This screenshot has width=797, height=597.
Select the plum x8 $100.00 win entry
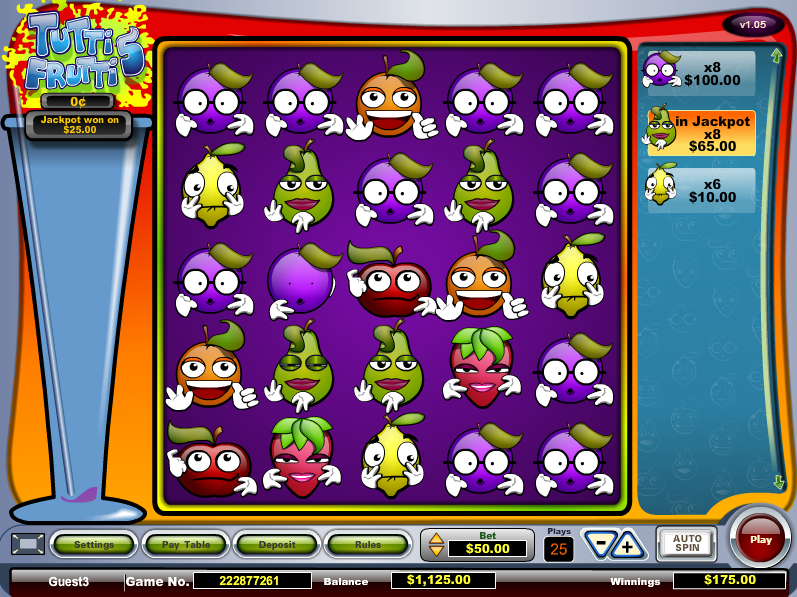699,73
